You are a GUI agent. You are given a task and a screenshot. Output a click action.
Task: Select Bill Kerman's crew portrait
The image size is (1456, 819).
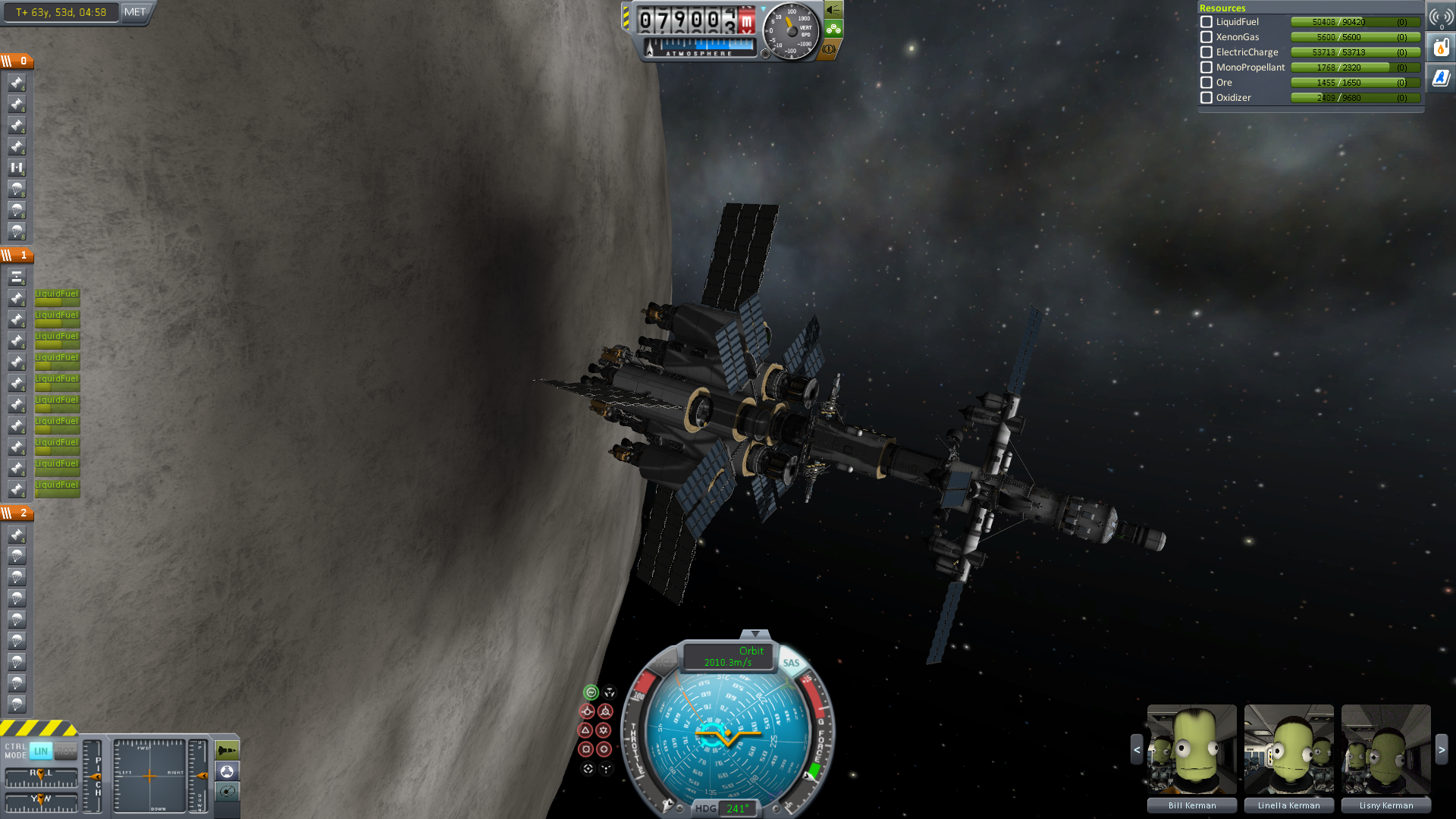1191,749
